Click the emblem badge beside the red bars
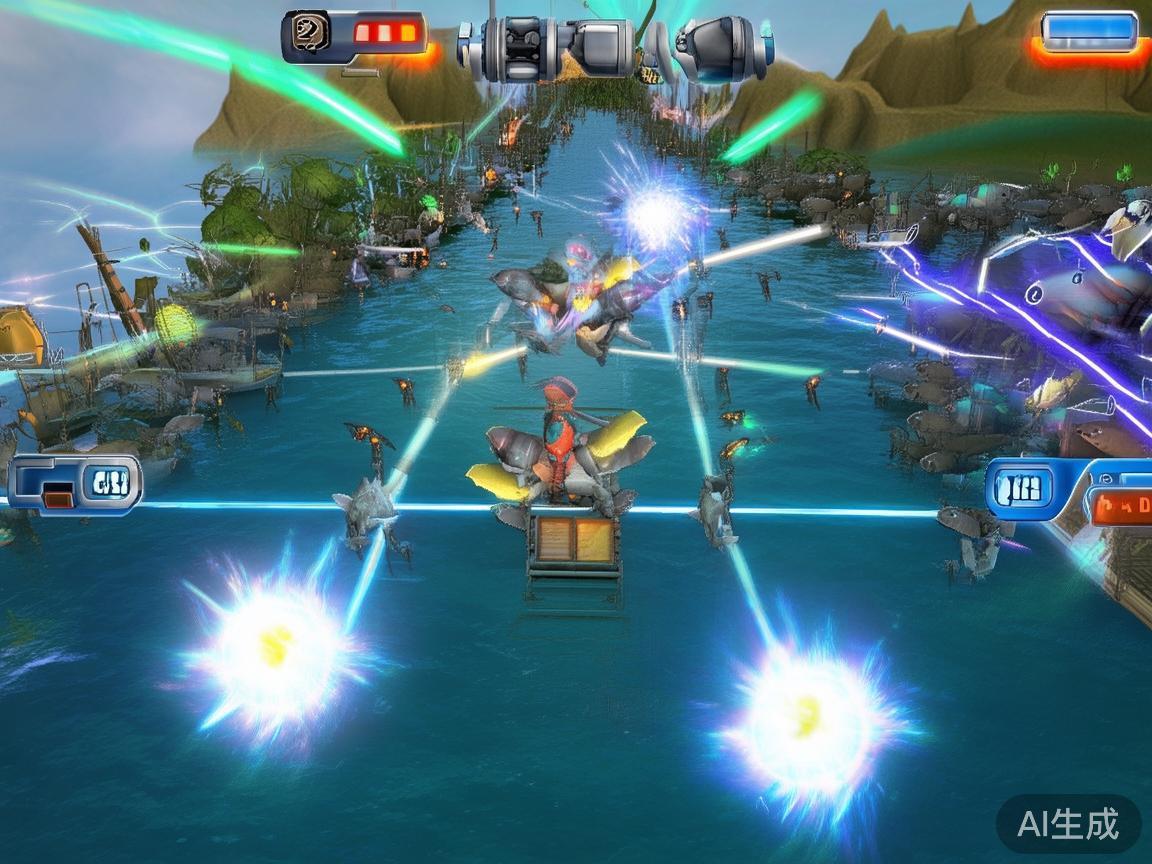 click(307, 34)
